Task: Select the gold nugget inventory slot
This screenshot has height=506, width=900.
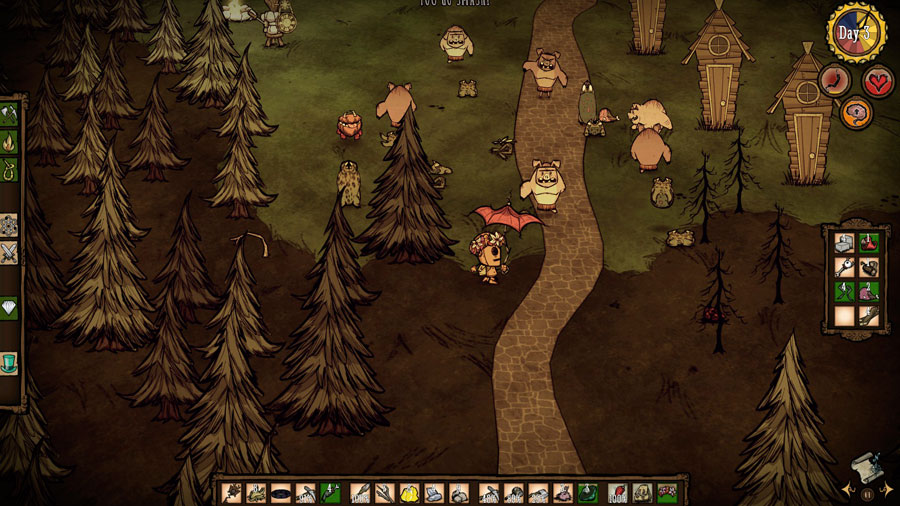Action: 408,493
